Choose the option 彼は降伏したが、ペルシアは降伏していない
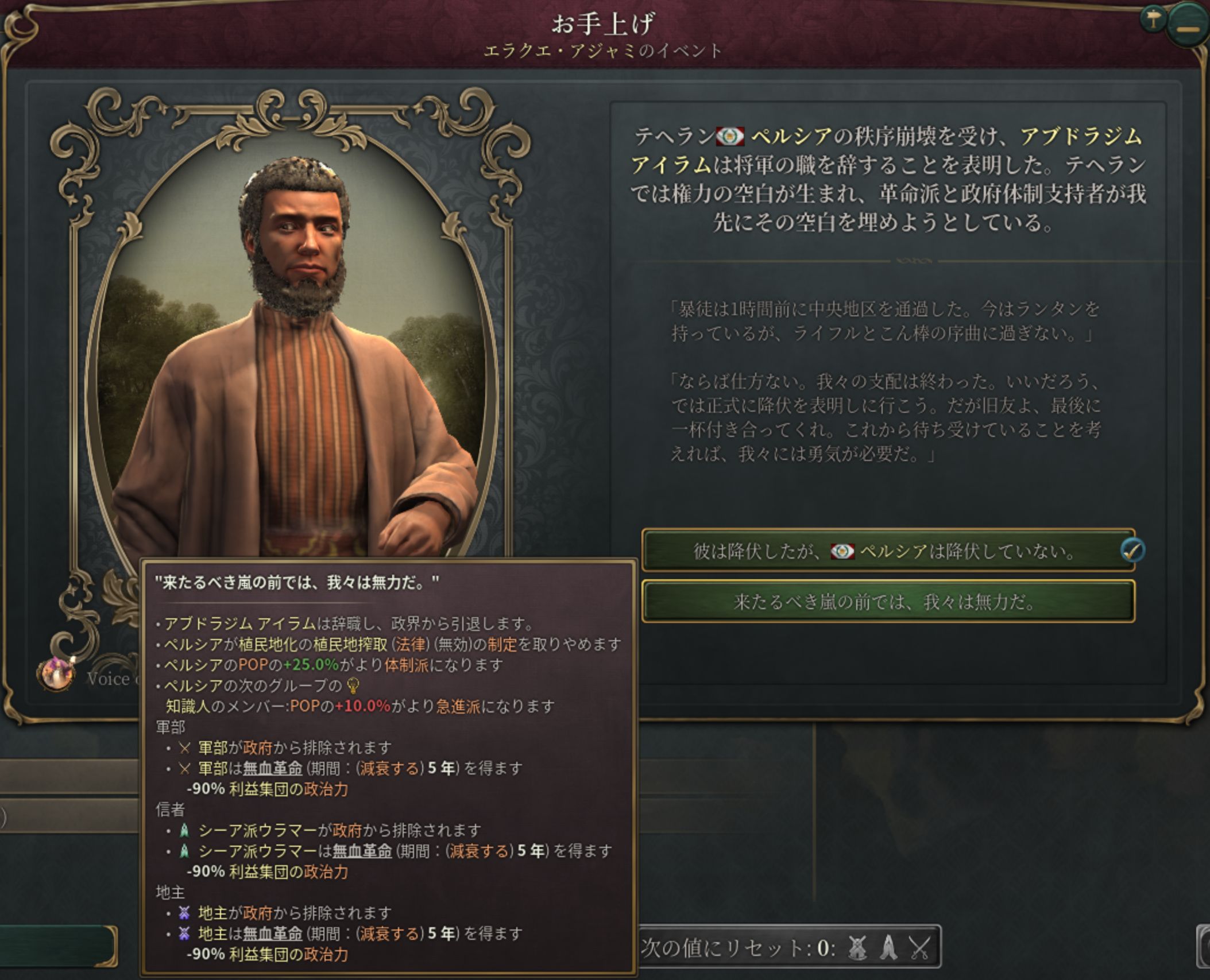The width and height of the screenshot is (1210, 980). (887, 551)
